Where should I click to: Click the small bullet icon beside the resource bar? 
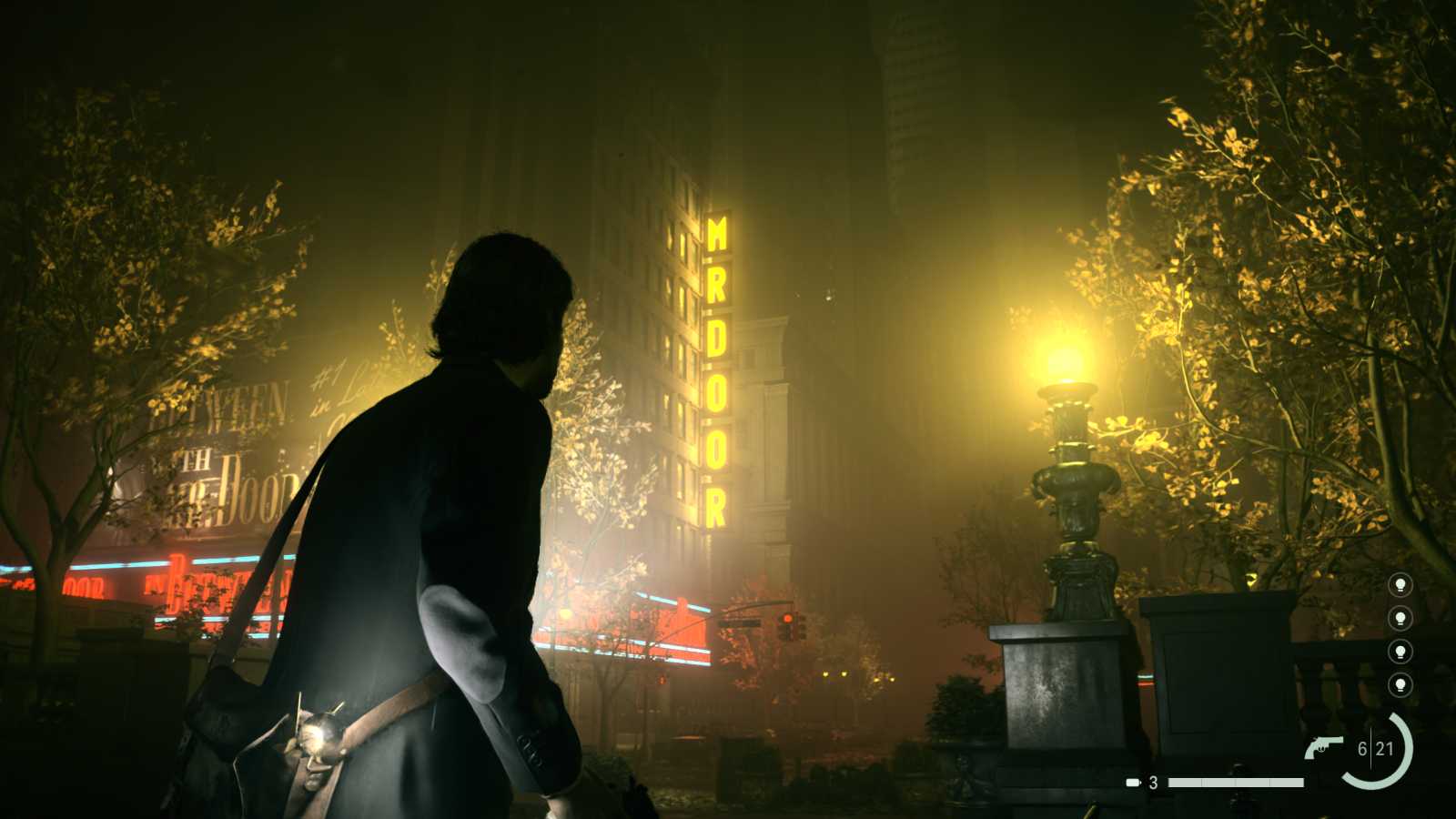(1132, 781)
